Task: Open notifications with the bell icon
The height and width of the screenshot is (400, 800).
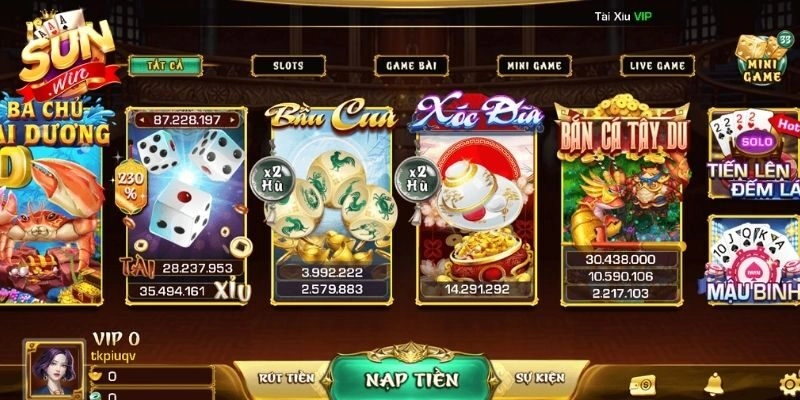Action: (x=714, y=383)
